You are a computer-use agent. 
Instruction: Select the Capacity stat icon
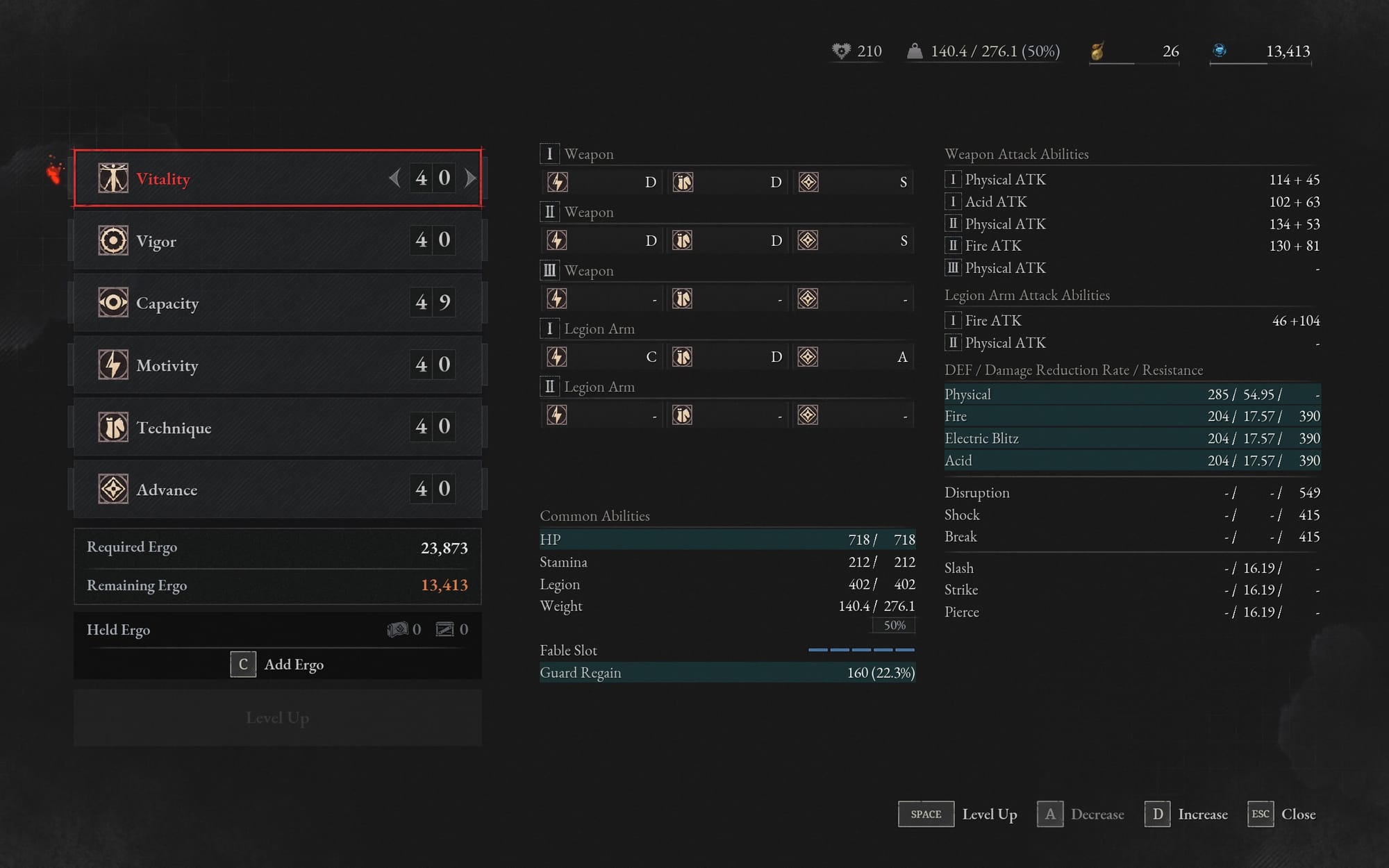(x=113, y=302)
